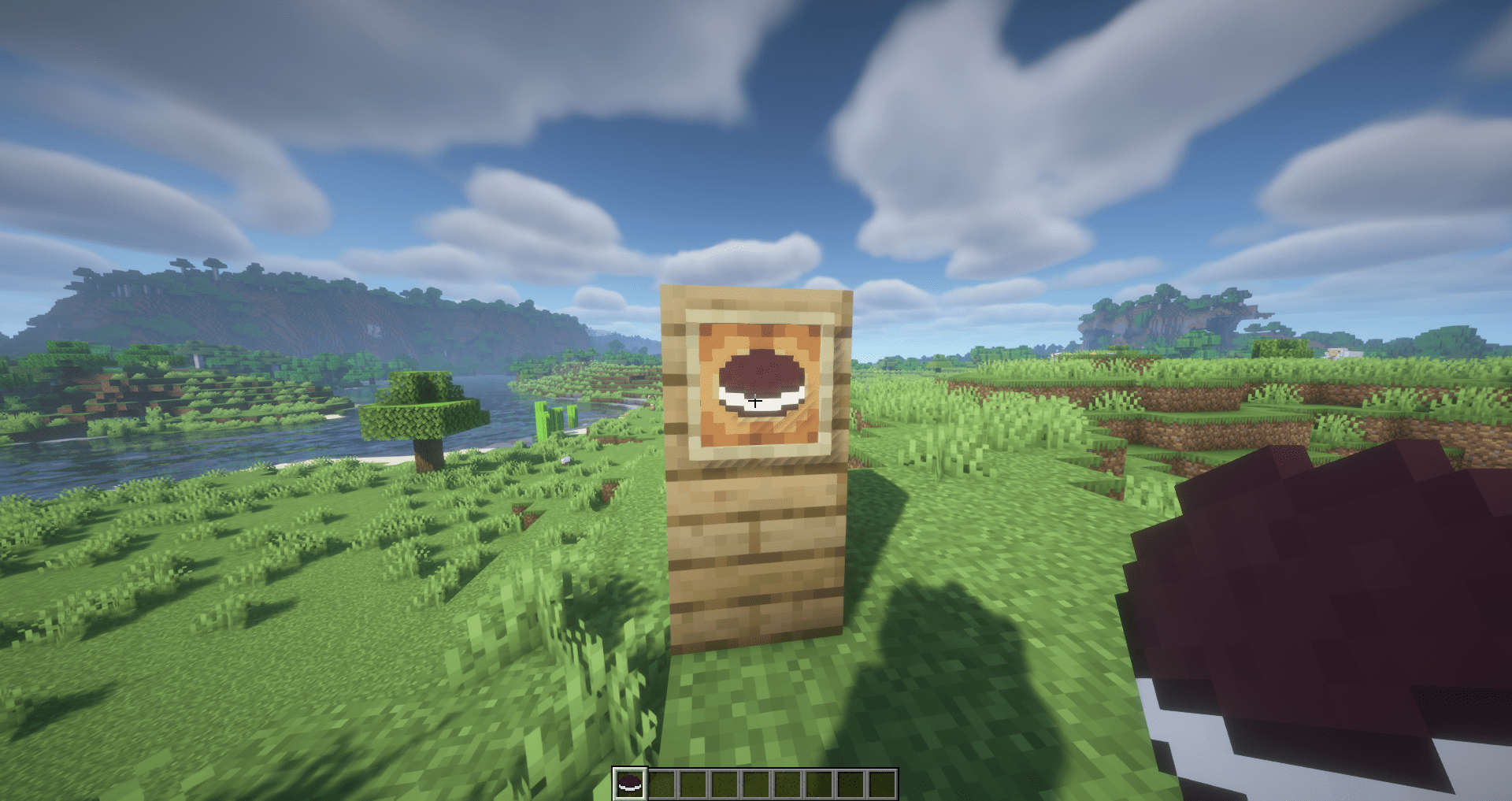This screenshot has width=1512, height=801.
Task: Select hotbar slot 1 containing the pie item
Action: pyautogui.click(x=630, y=784)
